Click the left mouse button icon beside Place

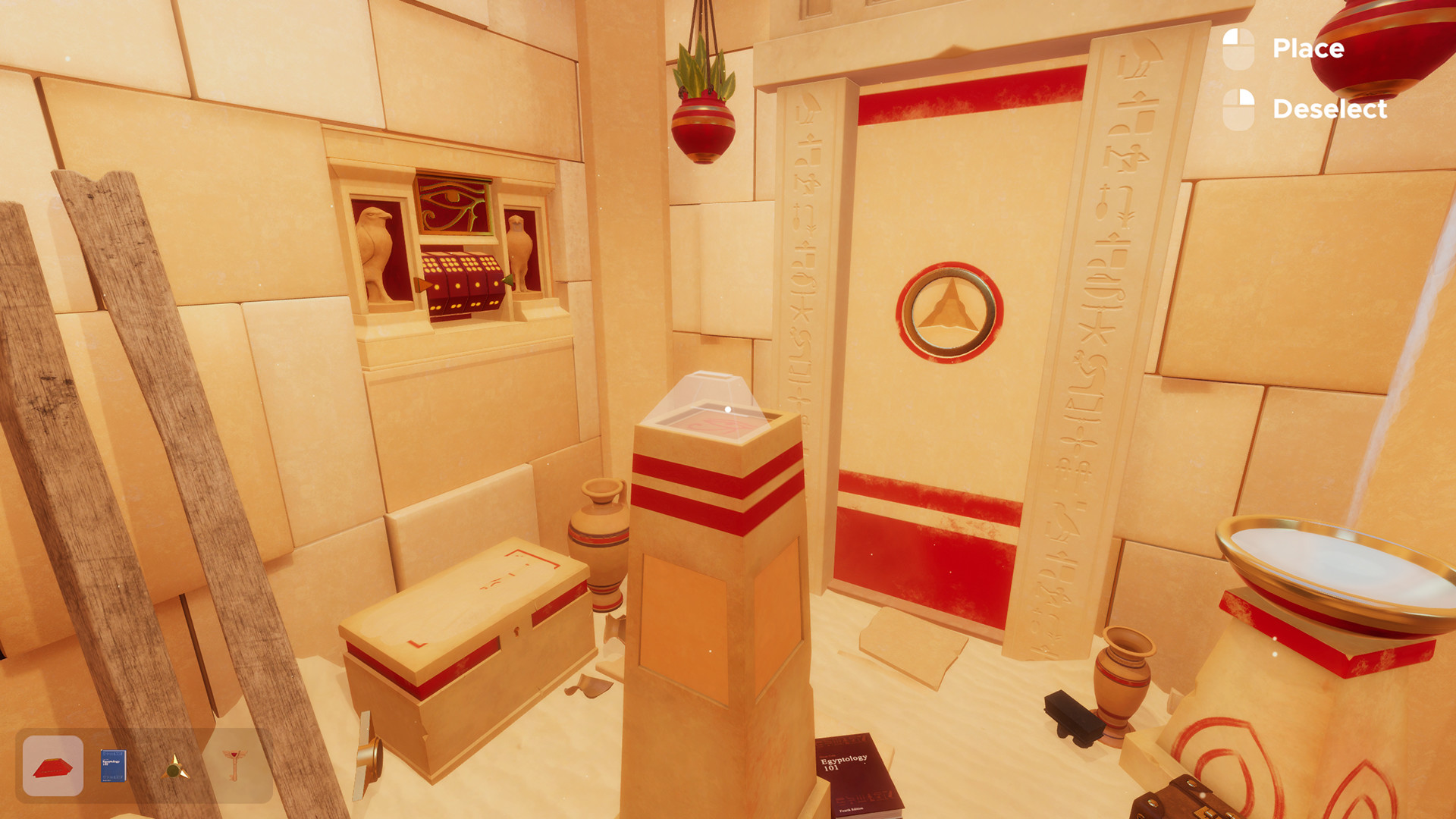[1239, 49]
